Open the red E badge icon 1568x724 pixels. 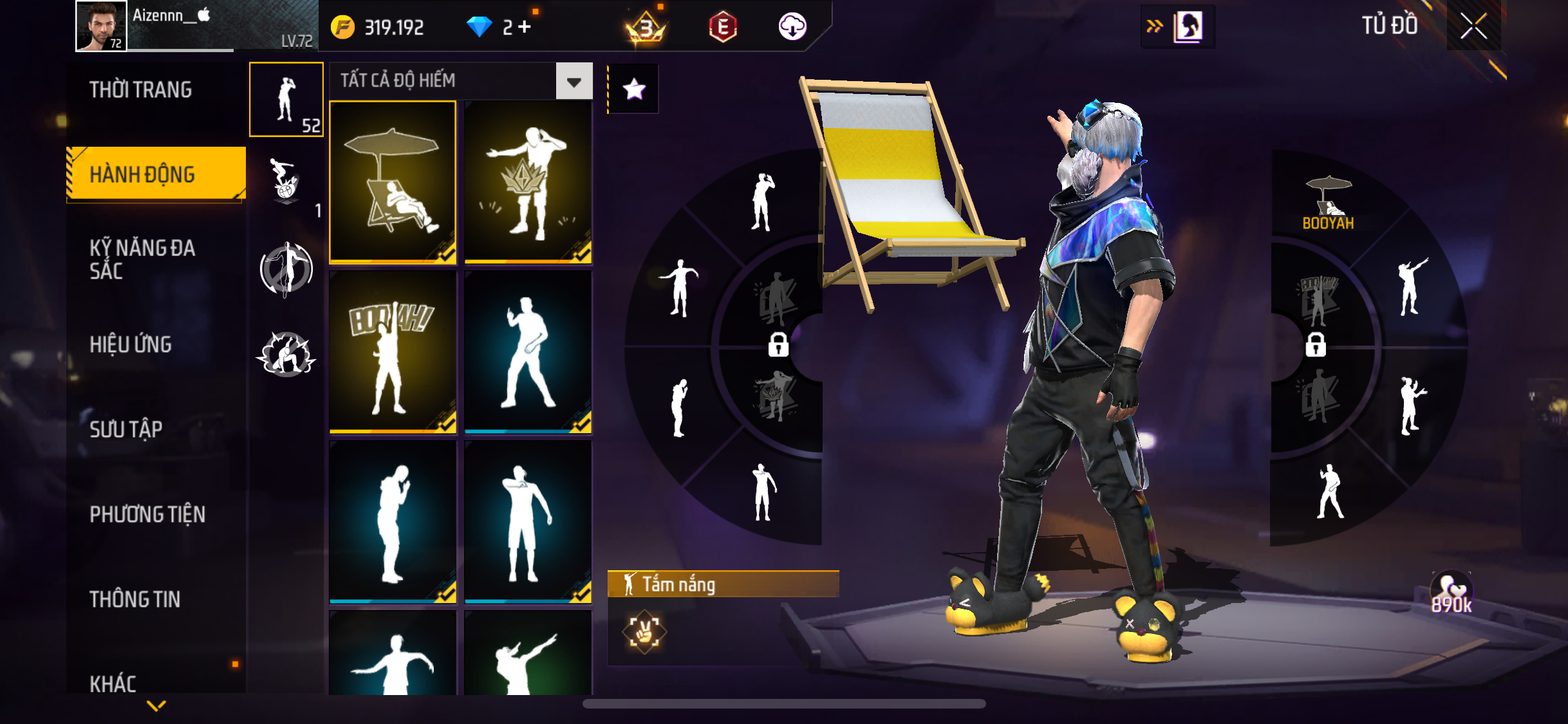pos(722,27)
